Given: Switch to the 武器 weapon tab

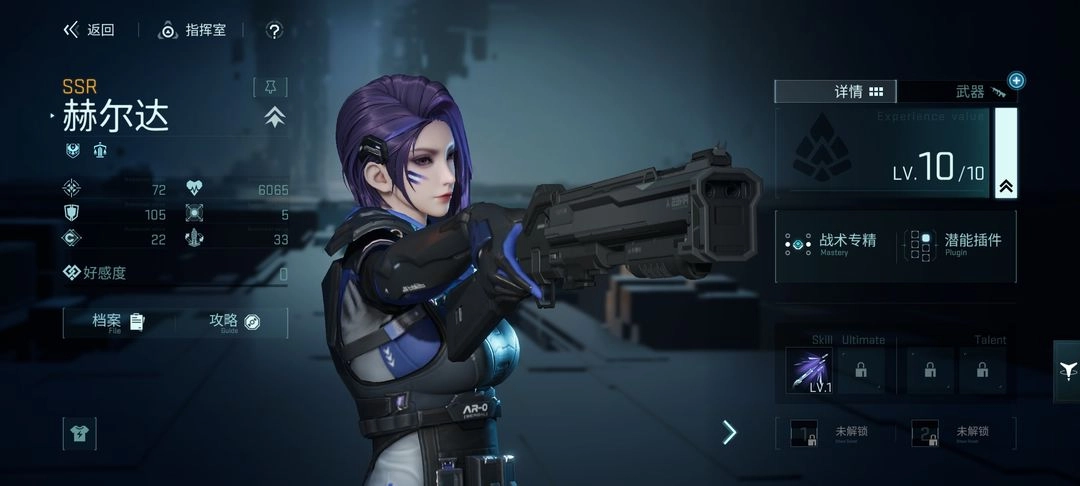Looking at the screenshot, I should point(959,92).
